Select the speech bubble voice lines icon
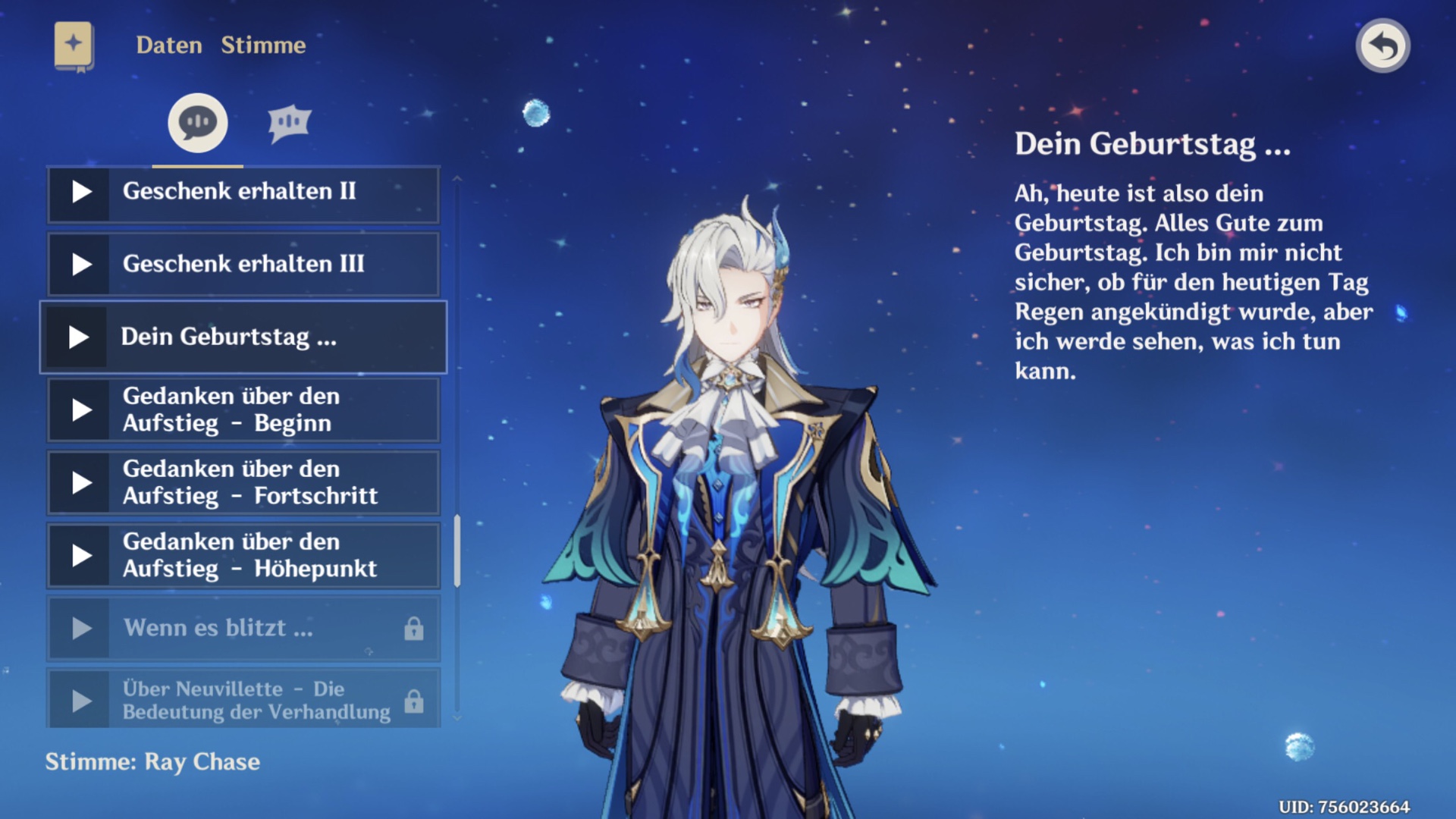The height and width of the screenshot is (819, 1456). point(196,121)
